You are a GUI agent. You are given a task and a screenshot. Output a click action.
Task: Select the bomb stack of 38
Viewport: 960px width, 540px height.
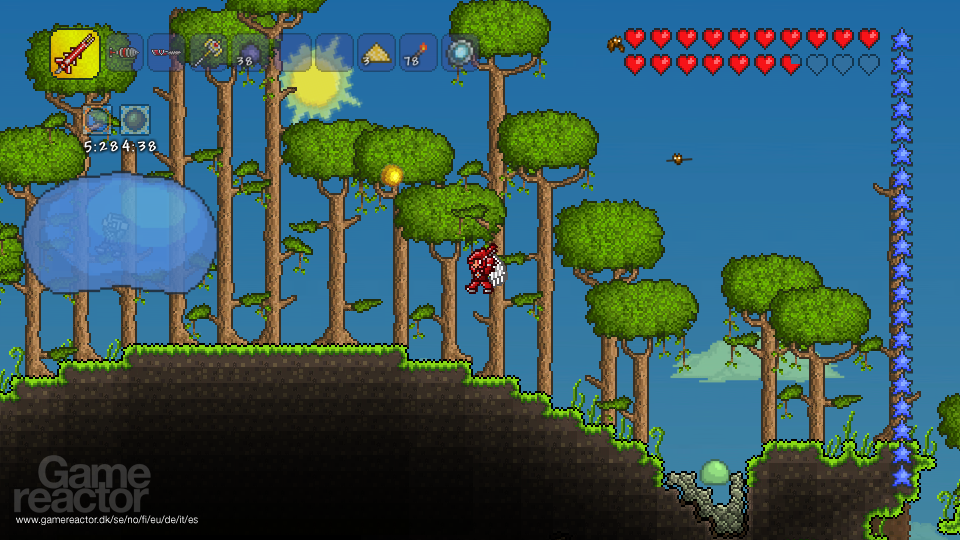(x=249, y=52)
